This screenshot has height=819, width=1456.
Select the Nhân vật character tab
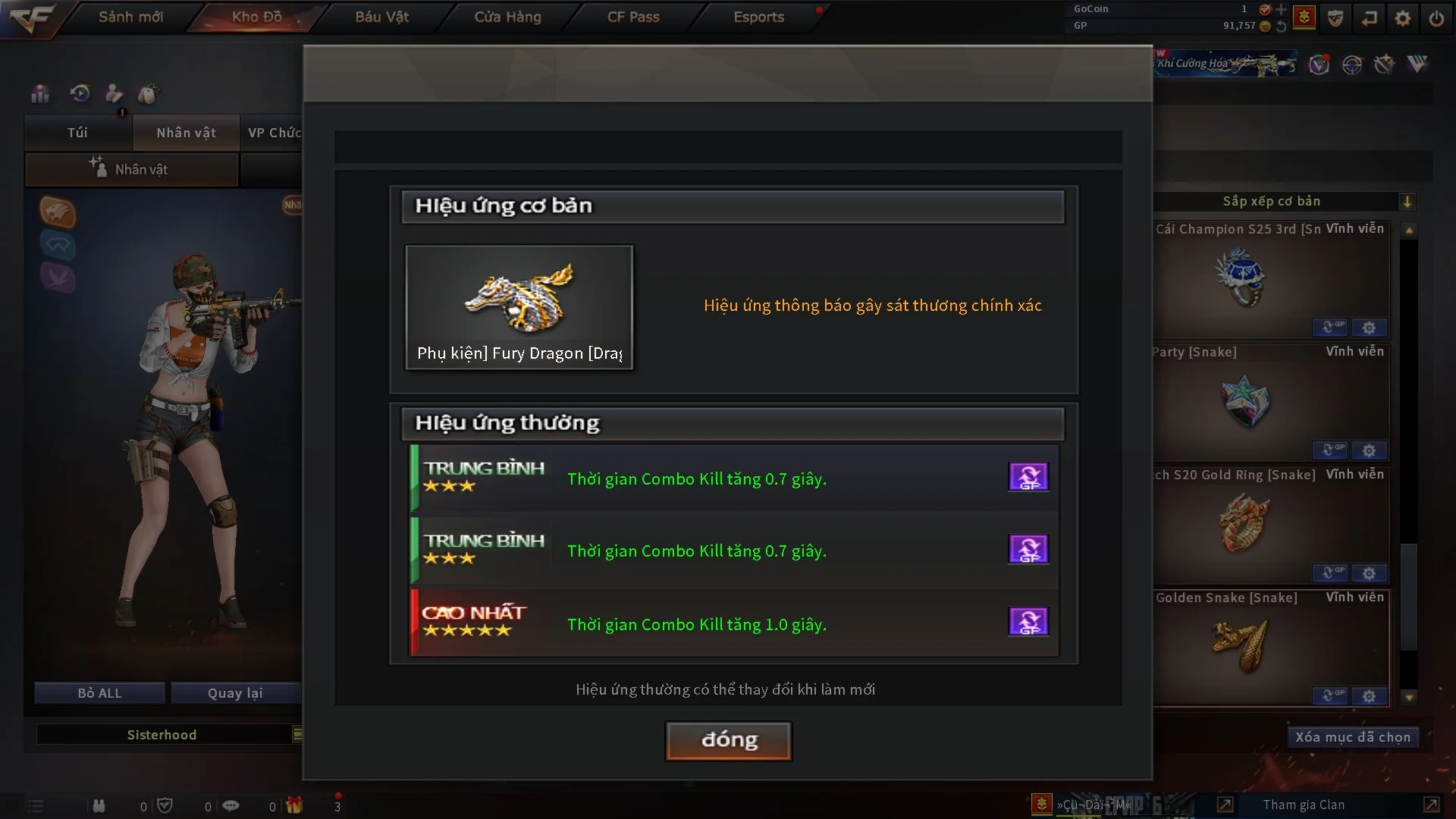click(x=186, y=133)
